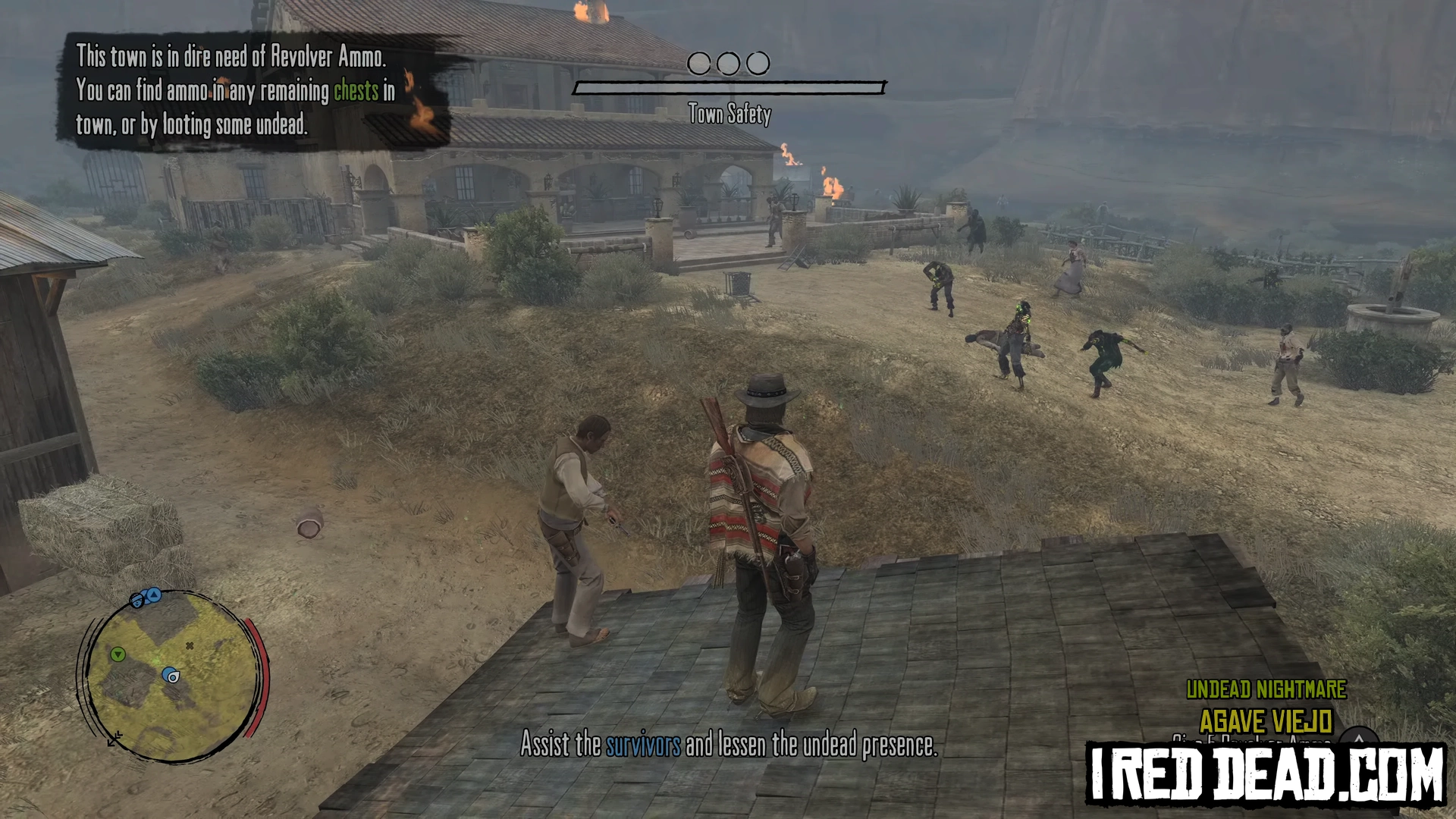The width and height of the screenshot is (1456, 819).
Task: Open the IRED DEAD.COM watermark link
Action: point(1265,773)
